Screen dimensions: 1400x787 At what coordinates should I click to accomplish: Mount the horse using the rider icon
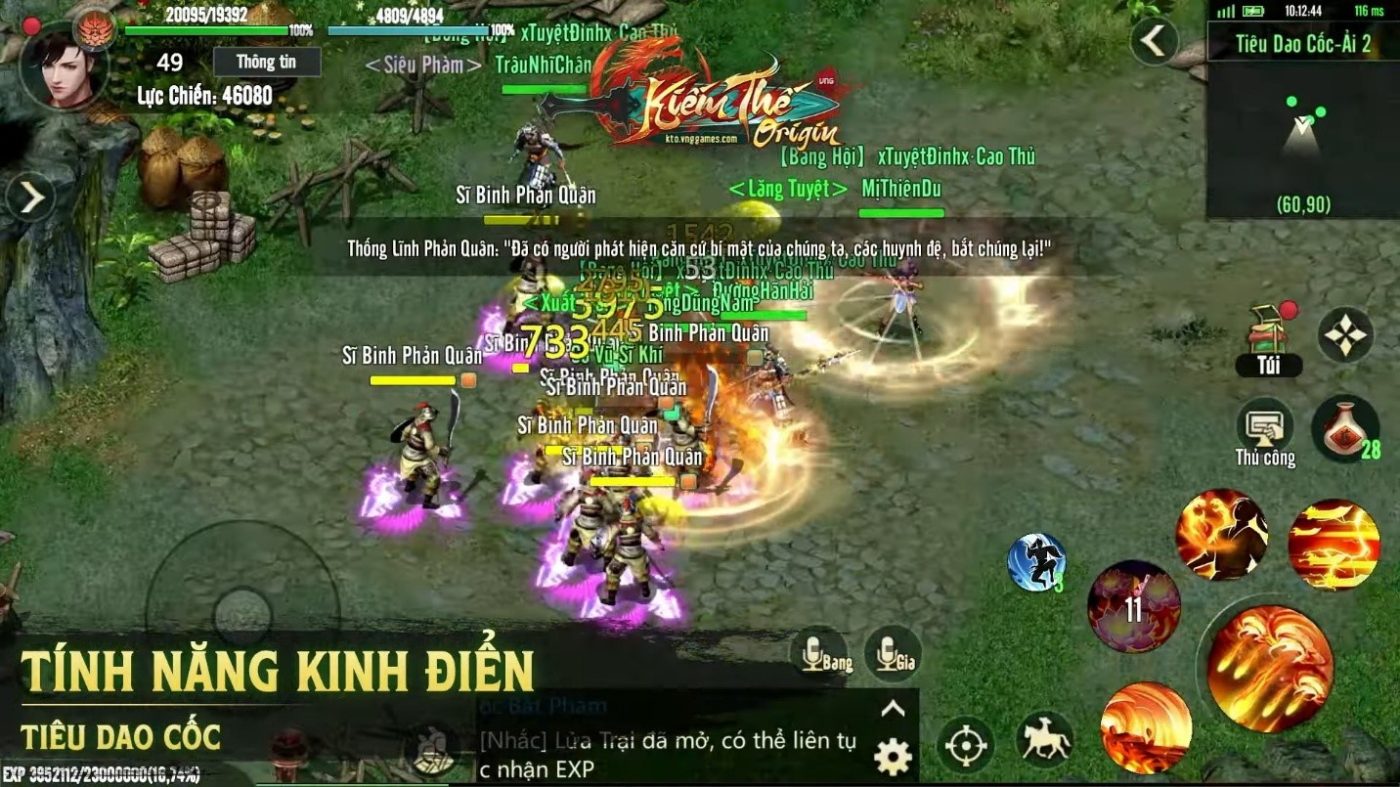pyautogui.click(x=1045, y=740)
